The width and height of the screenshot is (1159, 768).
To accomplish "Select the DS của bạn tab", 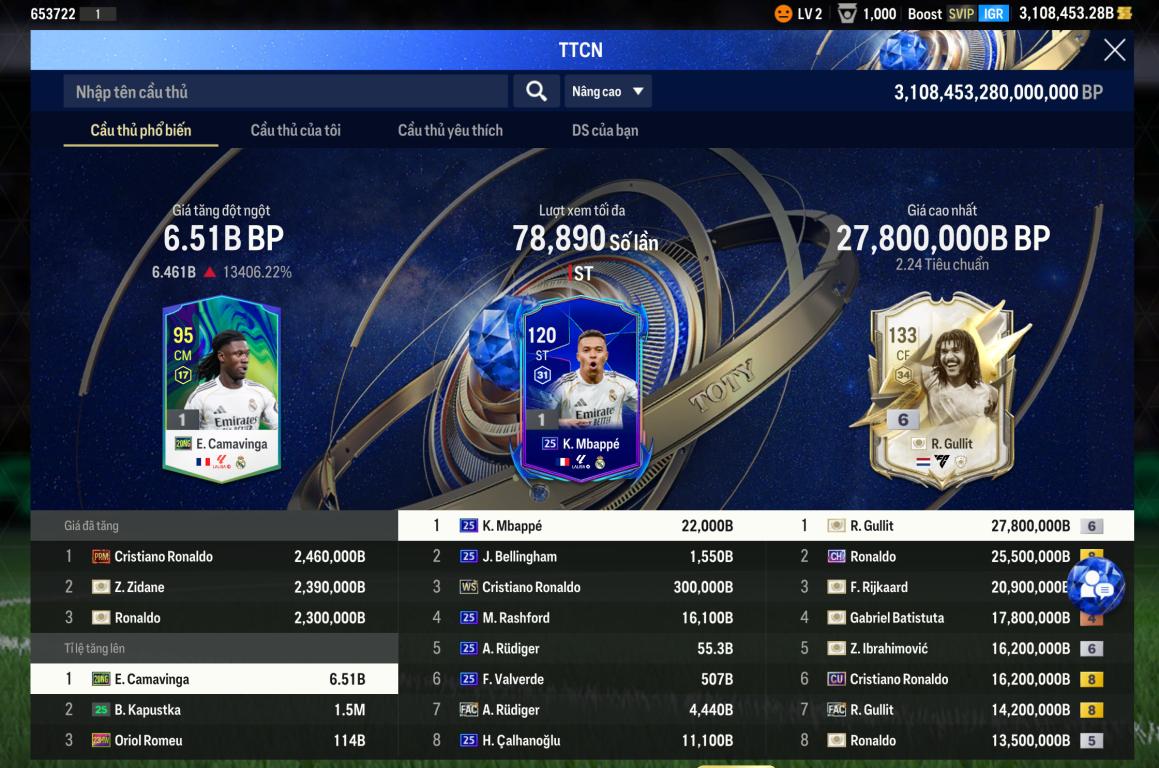I will (x=605, y=130).
